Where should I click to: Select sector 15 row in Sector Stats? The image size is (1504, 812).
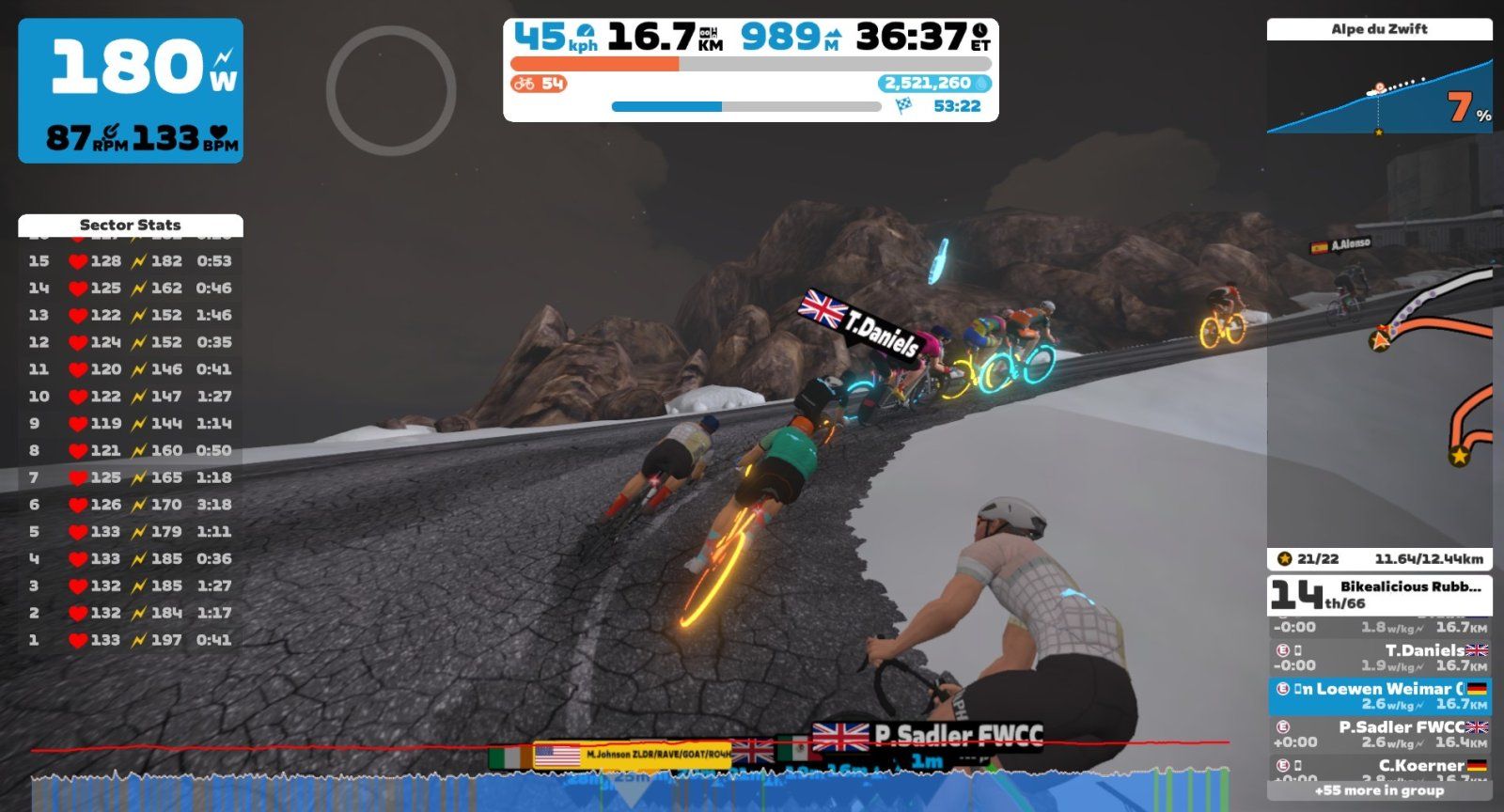(130, 261)
